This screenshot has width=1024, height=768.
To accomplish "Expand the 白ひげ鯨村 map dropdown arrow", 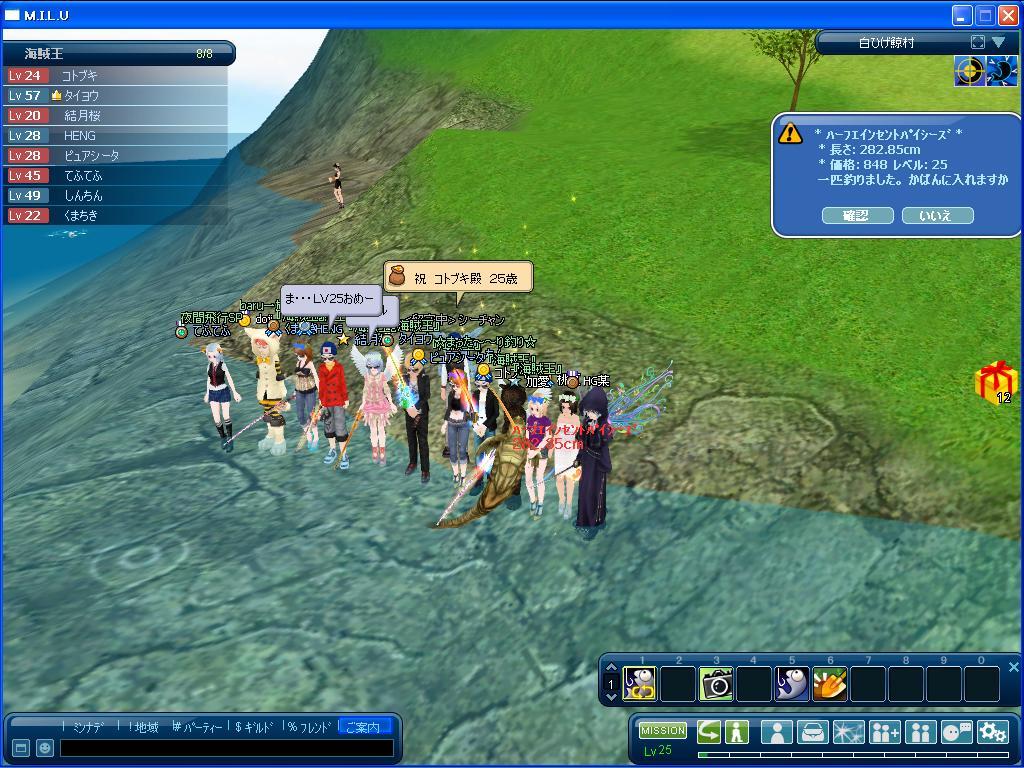I will coord(998,42).
